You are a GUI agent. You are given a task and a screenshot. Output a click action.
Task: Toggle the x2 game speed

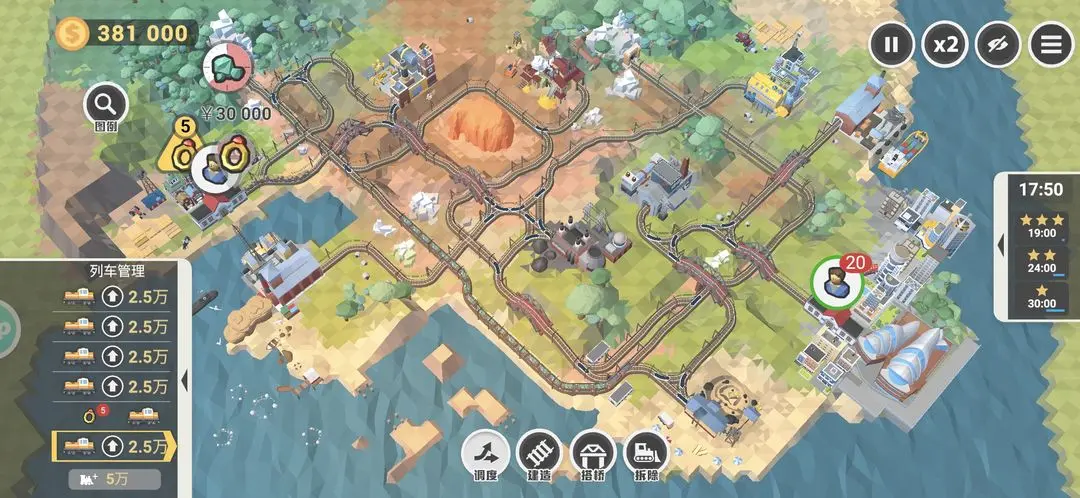click(x=945, y=44)
